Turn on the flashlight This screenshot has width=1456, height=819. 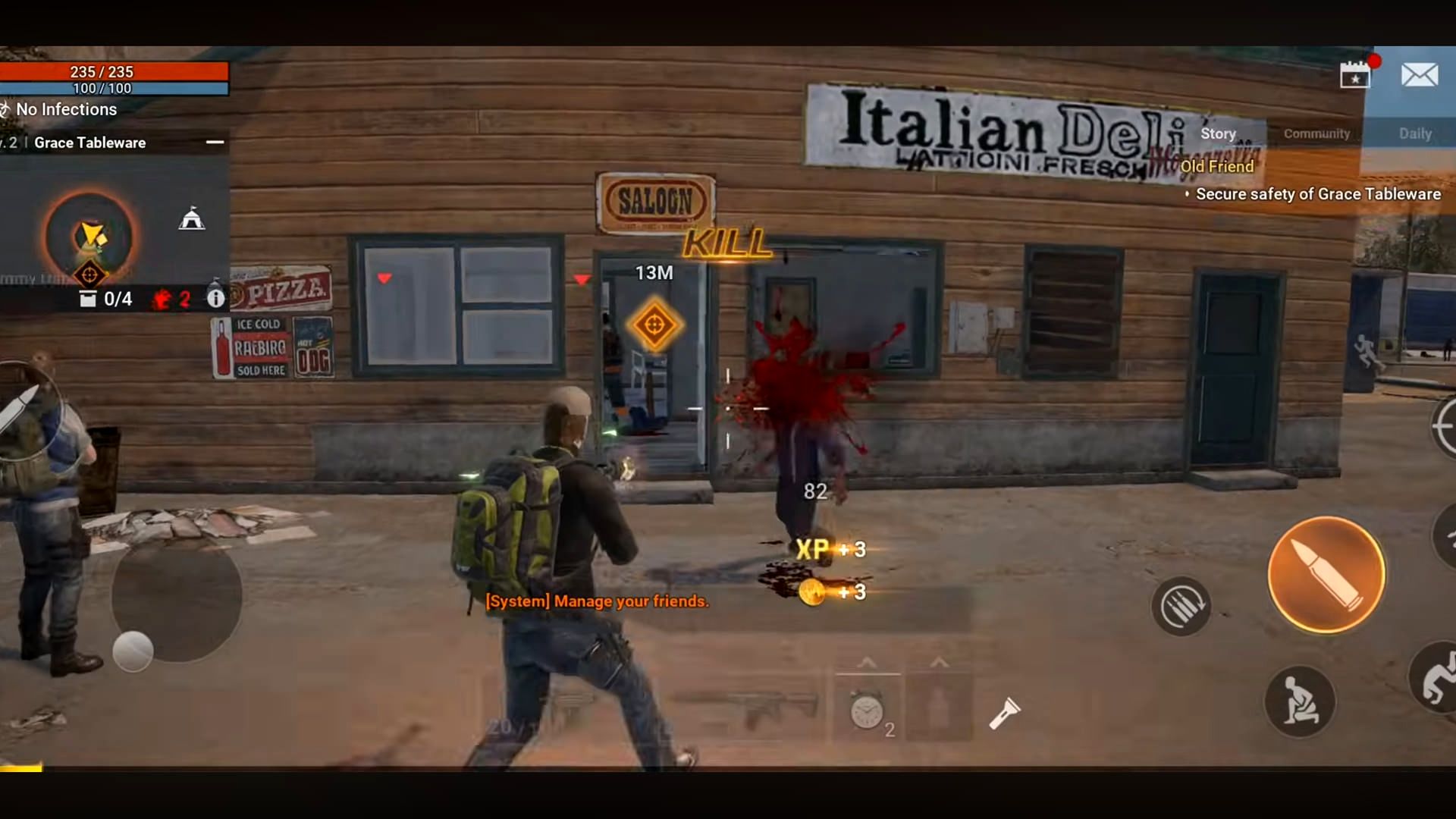[x=1005, y=713]
